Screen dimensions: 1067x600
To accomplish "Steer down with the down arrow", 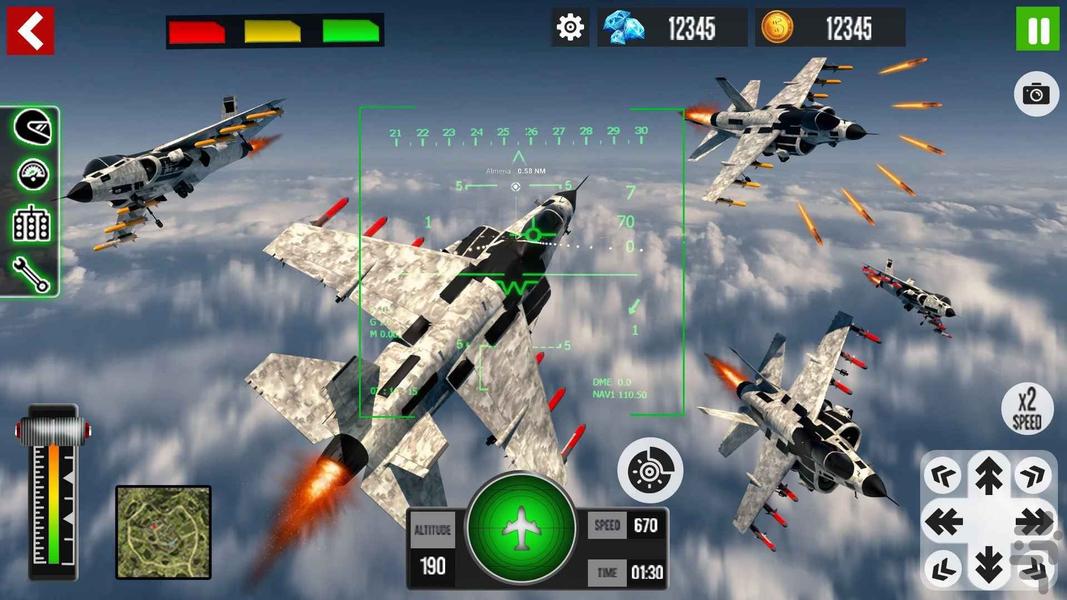I will [x=988, y=566].
